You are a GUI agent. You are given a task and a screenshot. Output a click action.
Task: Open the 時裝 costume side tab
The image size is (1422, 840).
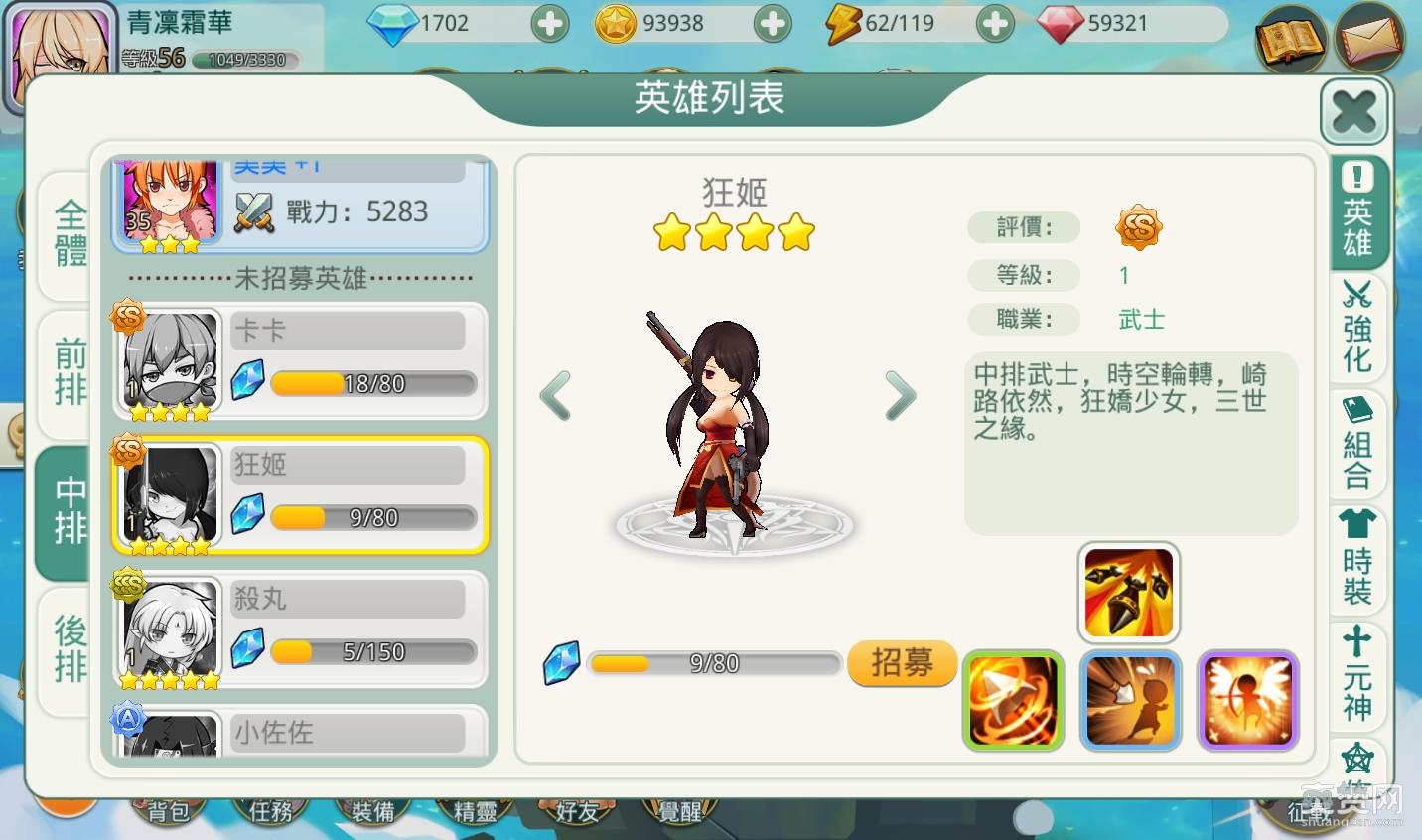(1356, 558)
